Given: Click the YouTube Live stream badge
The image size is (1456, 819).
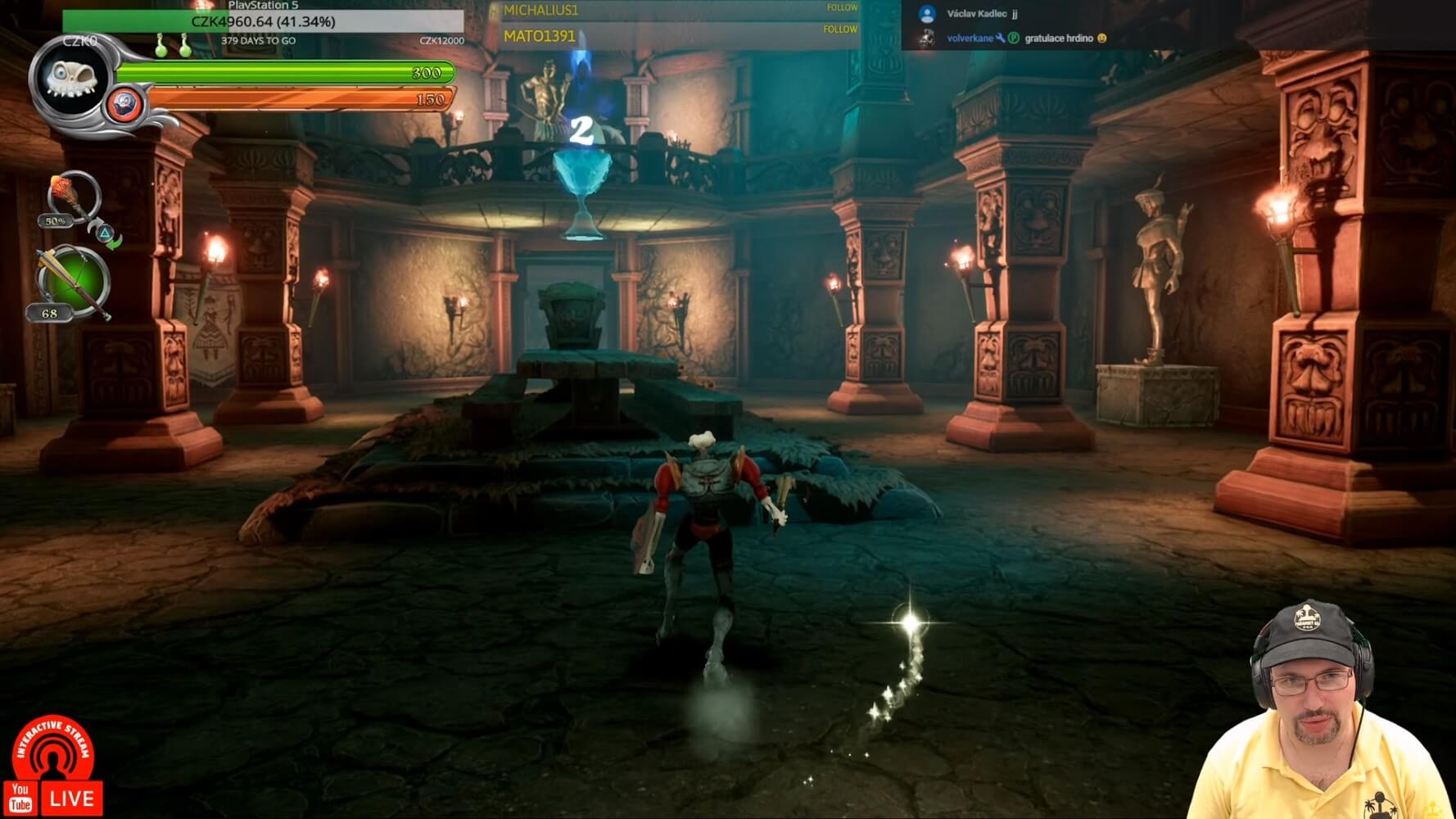Looking at the screenshot, I should 54,768.
